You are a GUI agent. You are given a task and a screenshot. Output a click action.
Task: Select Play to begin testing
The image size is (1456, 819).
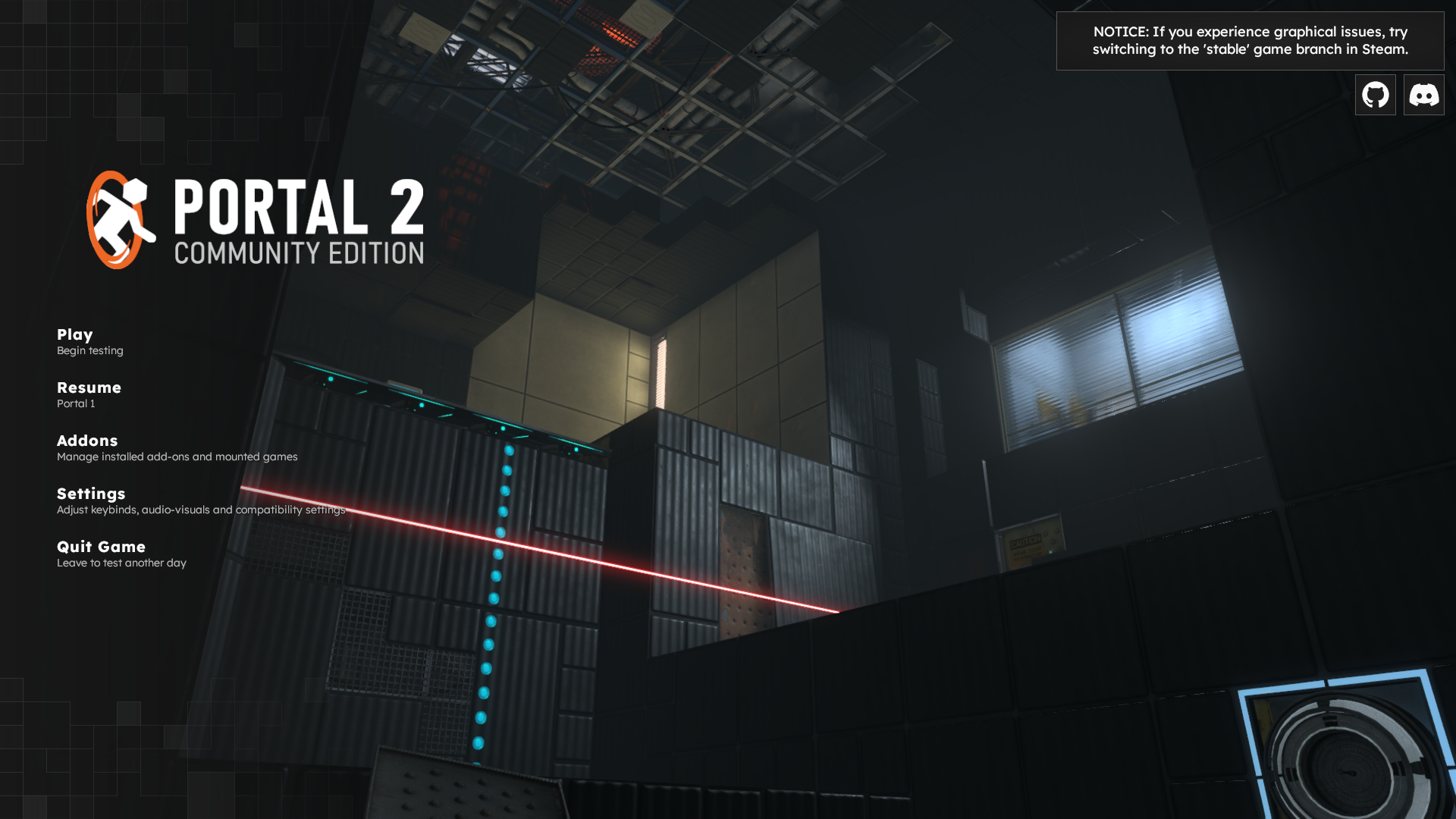pos(74,334)
